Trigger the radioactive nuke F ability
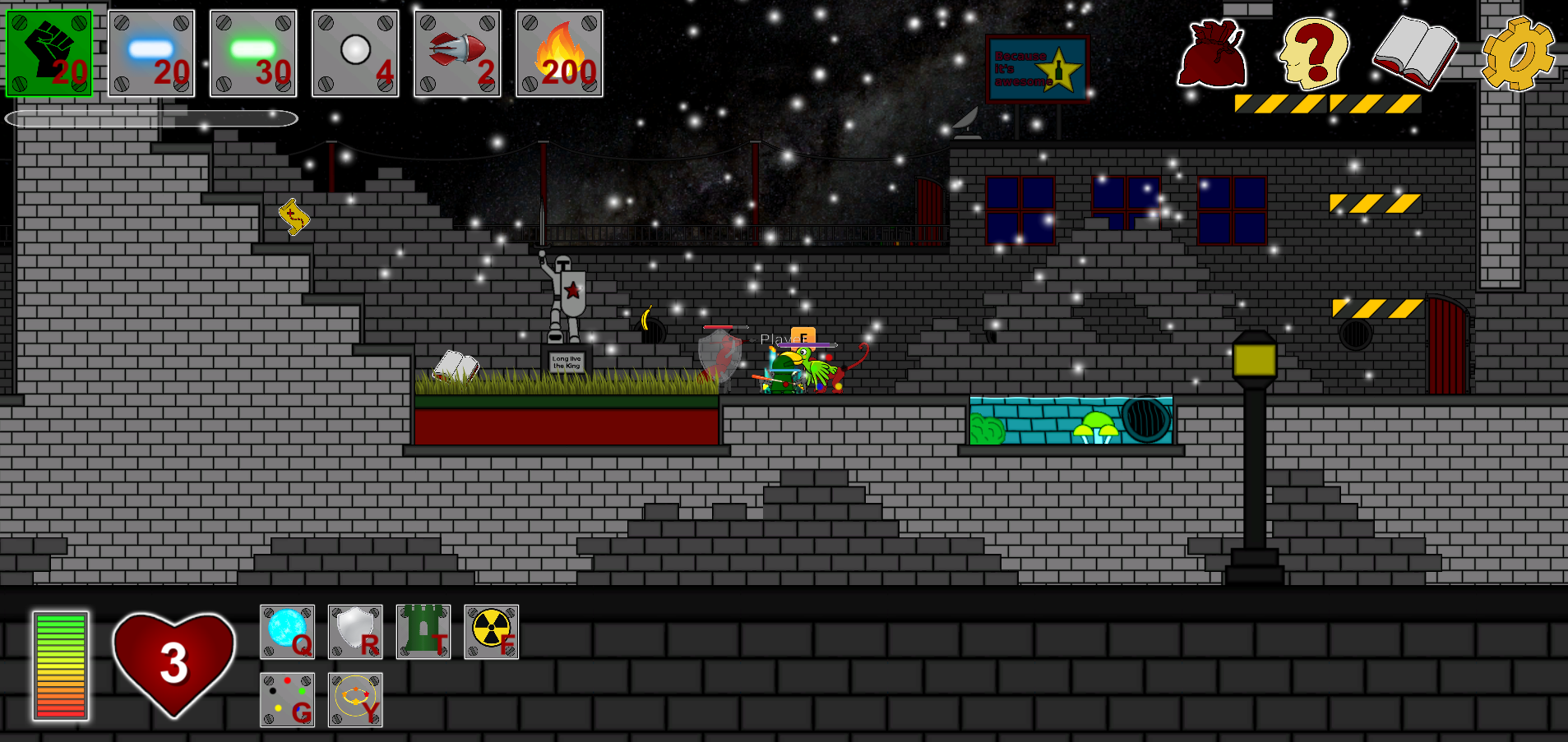This screenshot has height=742, width=1568. pos(491,632)
